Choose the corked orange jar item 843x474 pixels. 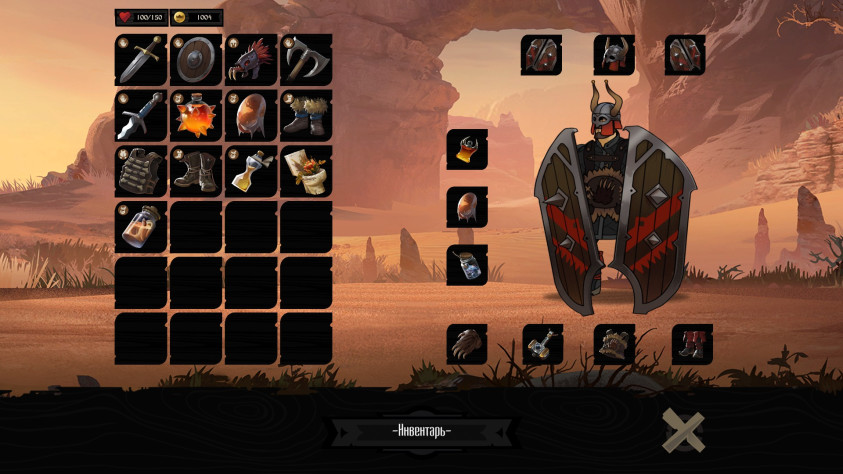(x=141, y=226)
